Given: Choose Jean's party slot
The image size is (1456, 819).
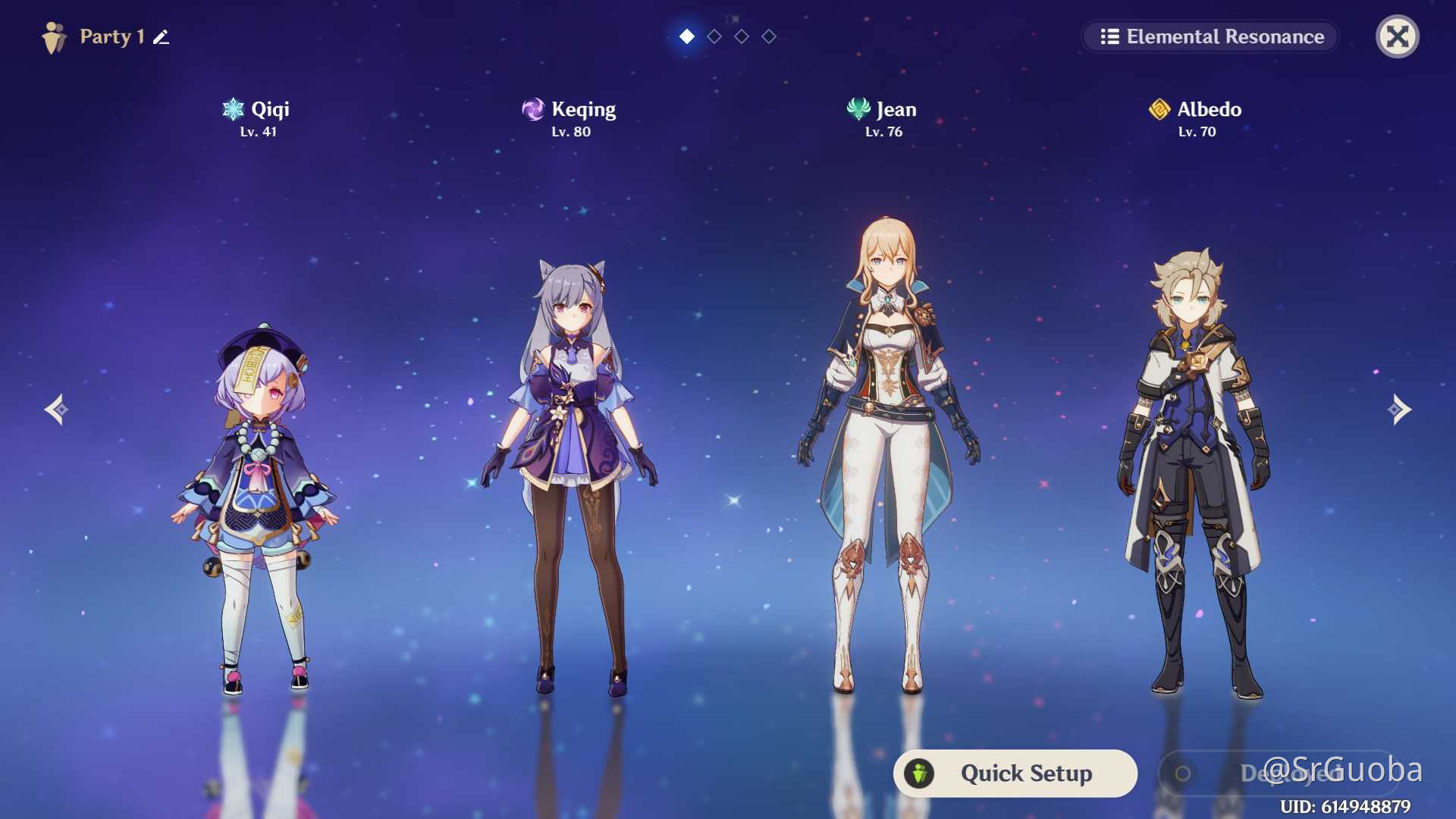Looking at the screenshot, I should coord(886,455).
